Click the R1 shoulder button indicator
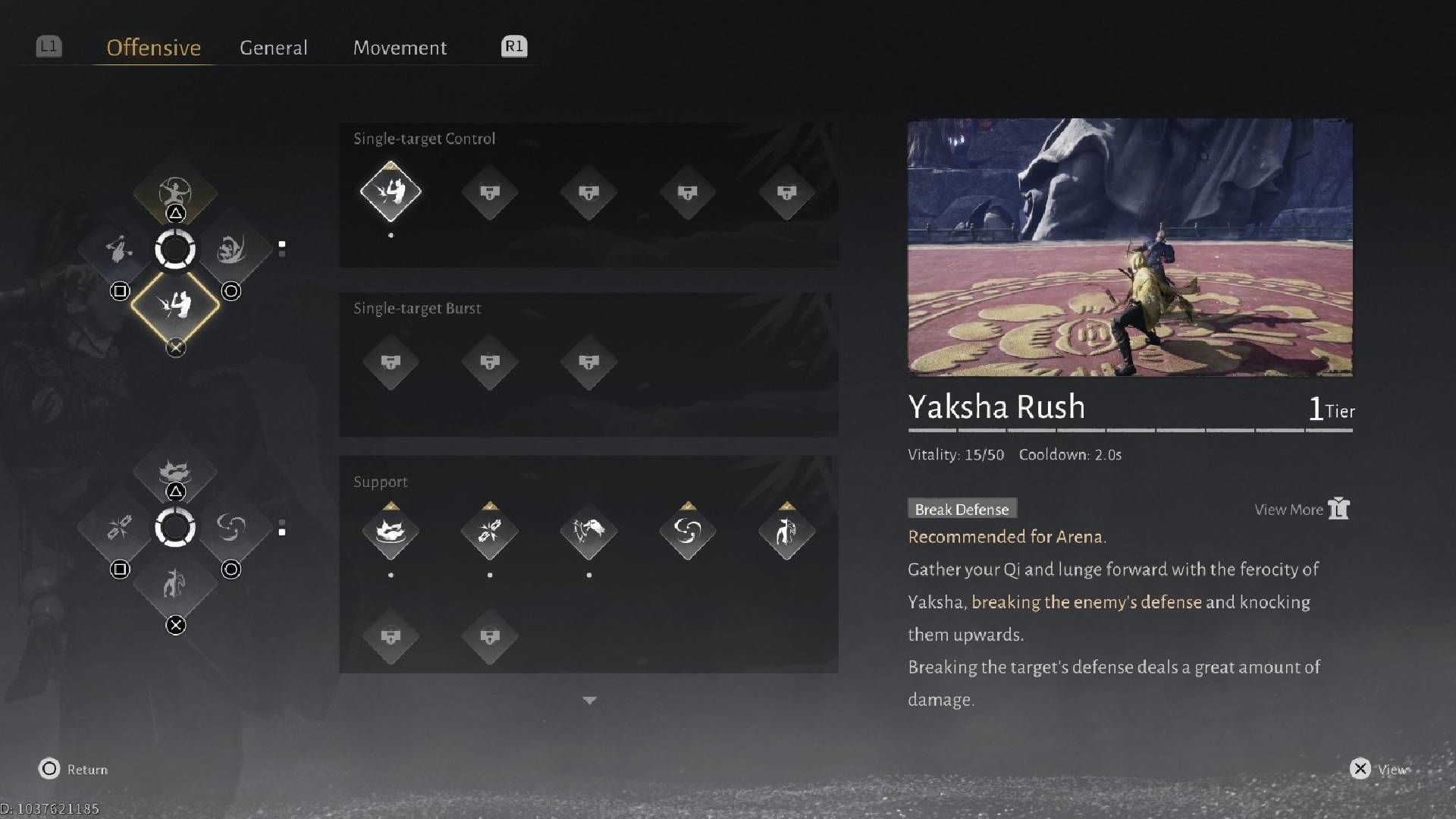This screenshot has width=1456, height=819. click(513, 46)
